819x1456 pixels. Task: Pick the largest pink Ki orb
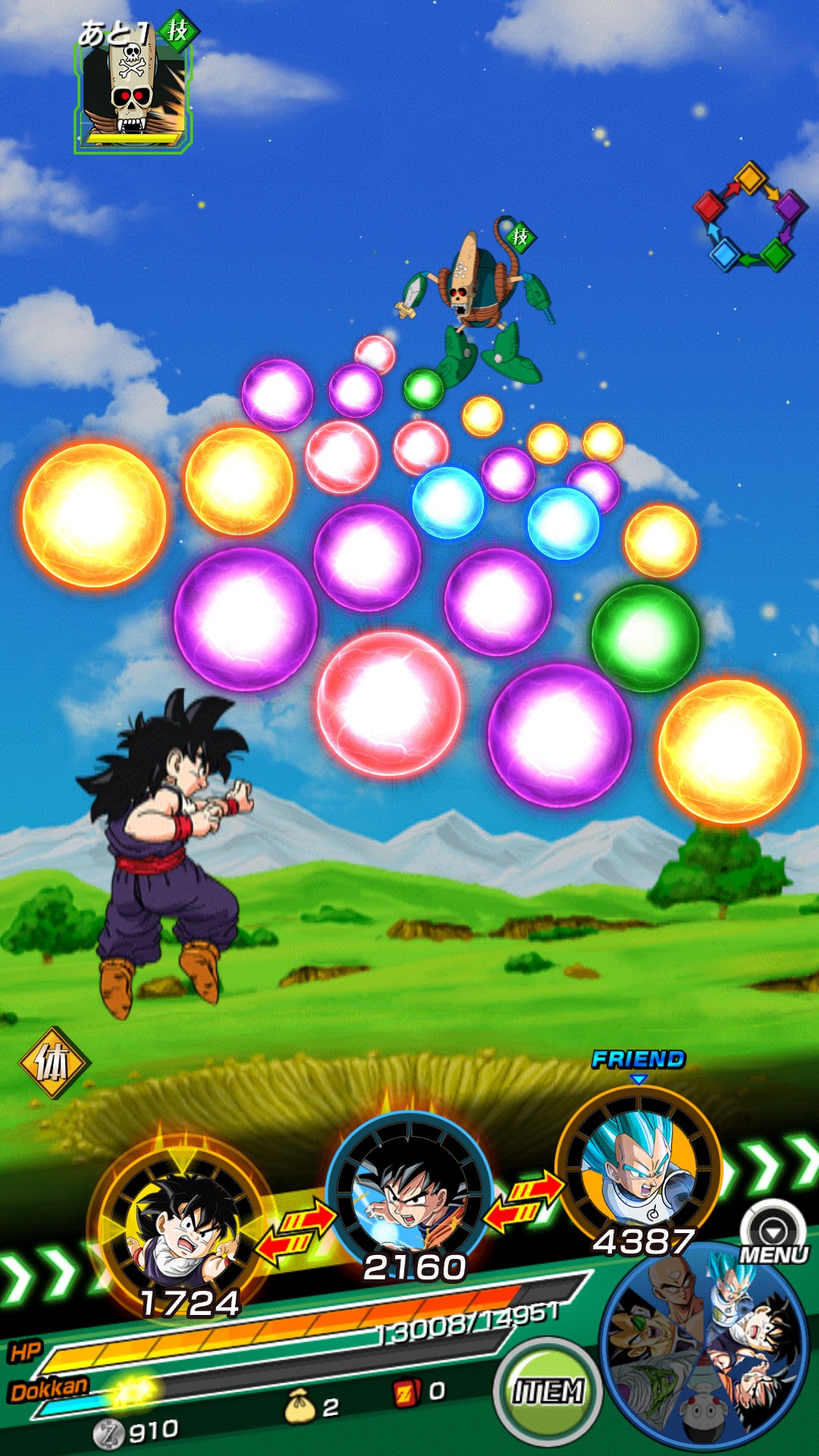pos(389,704)
